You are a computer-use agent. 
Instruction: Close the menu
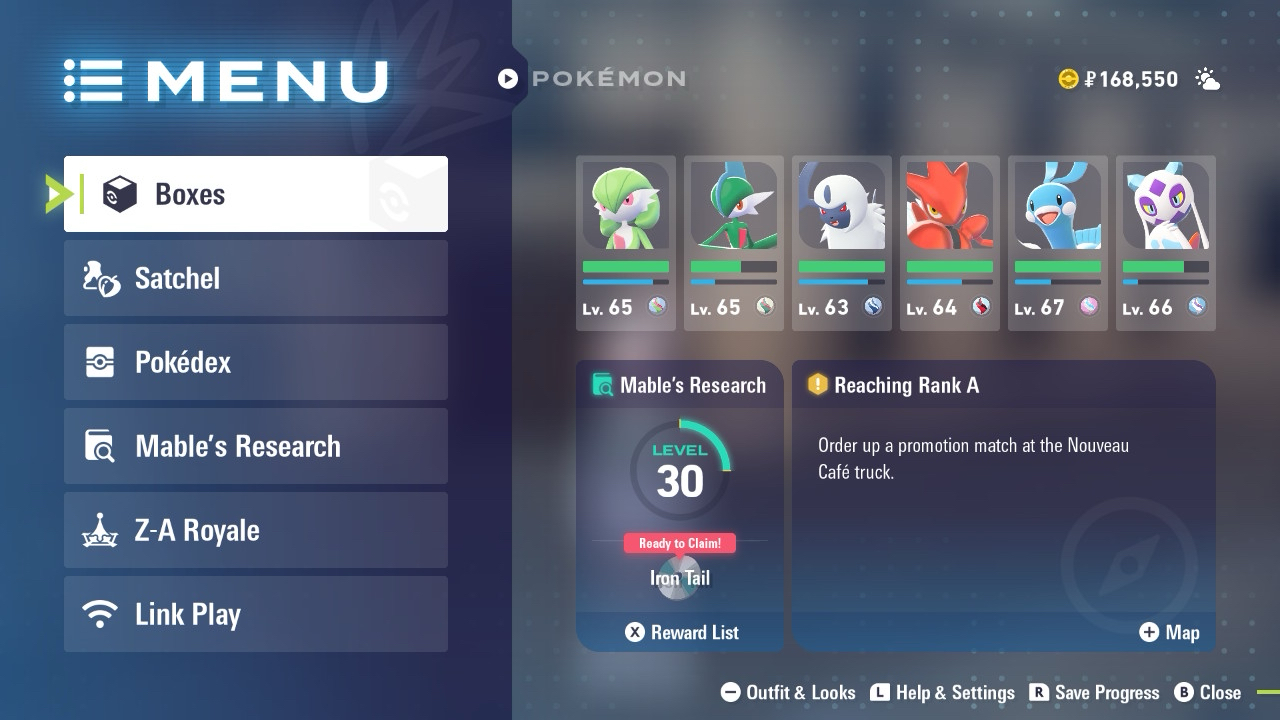(x=1207, y=692)
